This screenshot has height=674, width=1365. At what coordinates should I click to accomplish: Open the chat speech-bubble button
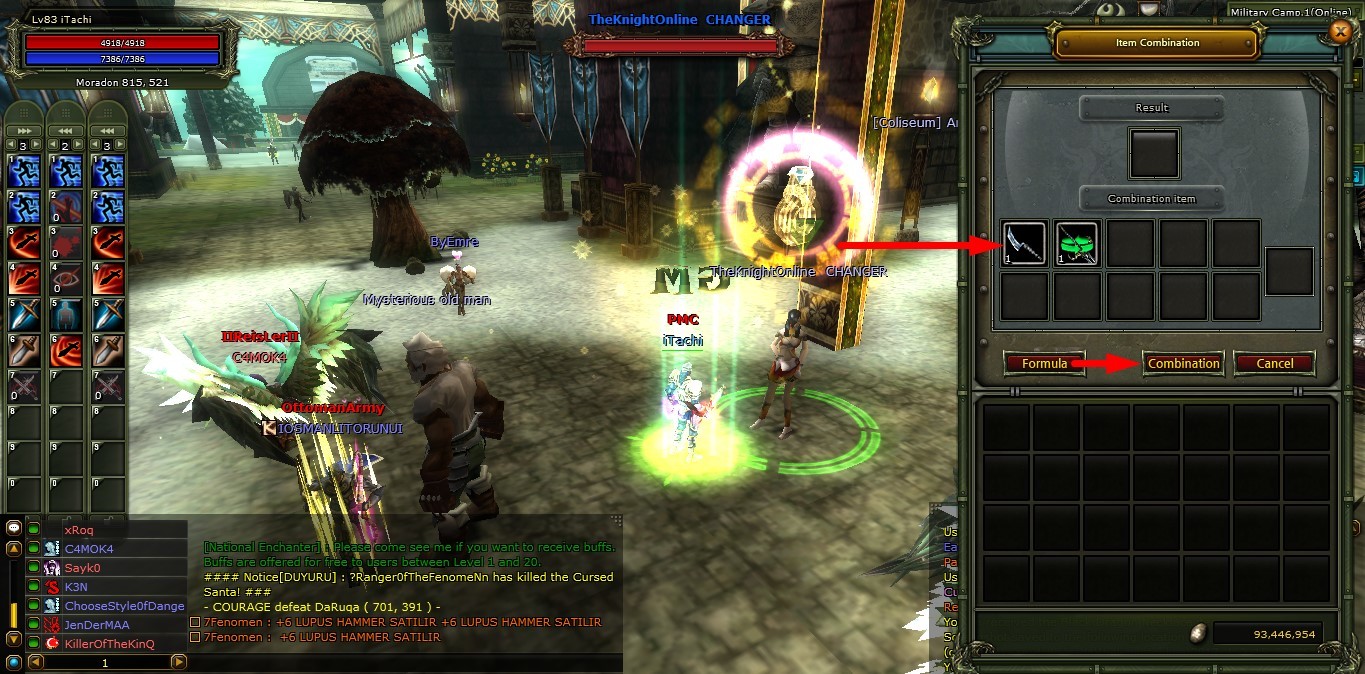click(x=14, y=528)
